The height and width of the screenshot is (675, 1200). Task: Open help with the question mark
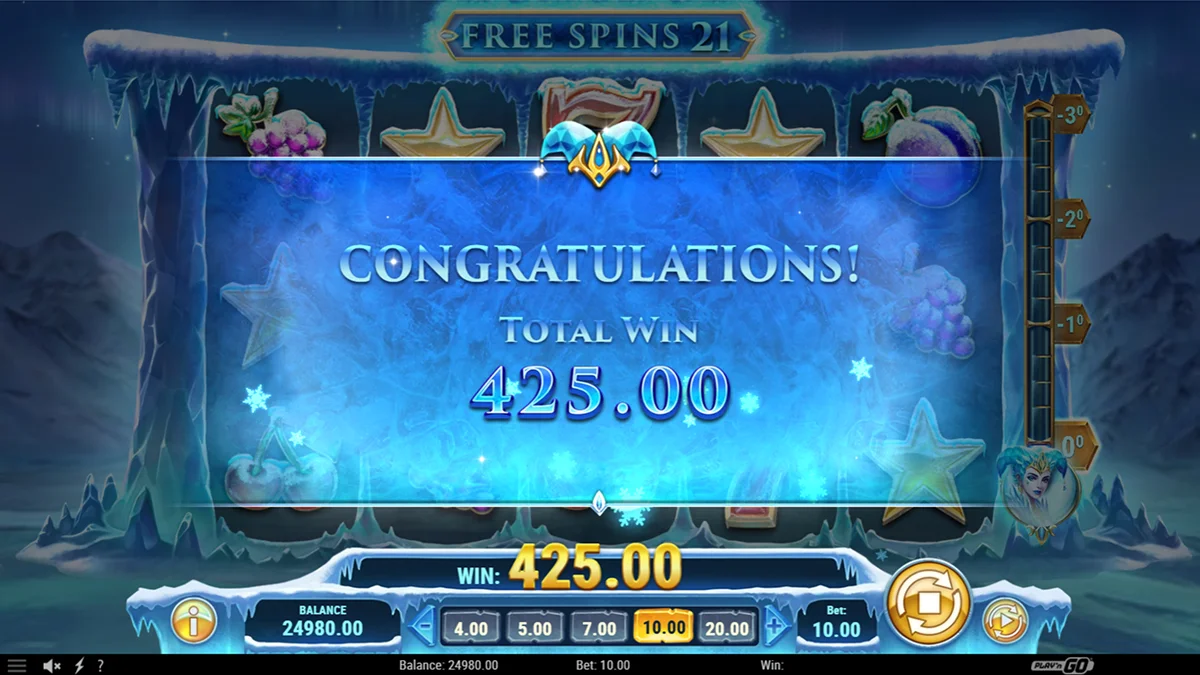click(100, 665)
